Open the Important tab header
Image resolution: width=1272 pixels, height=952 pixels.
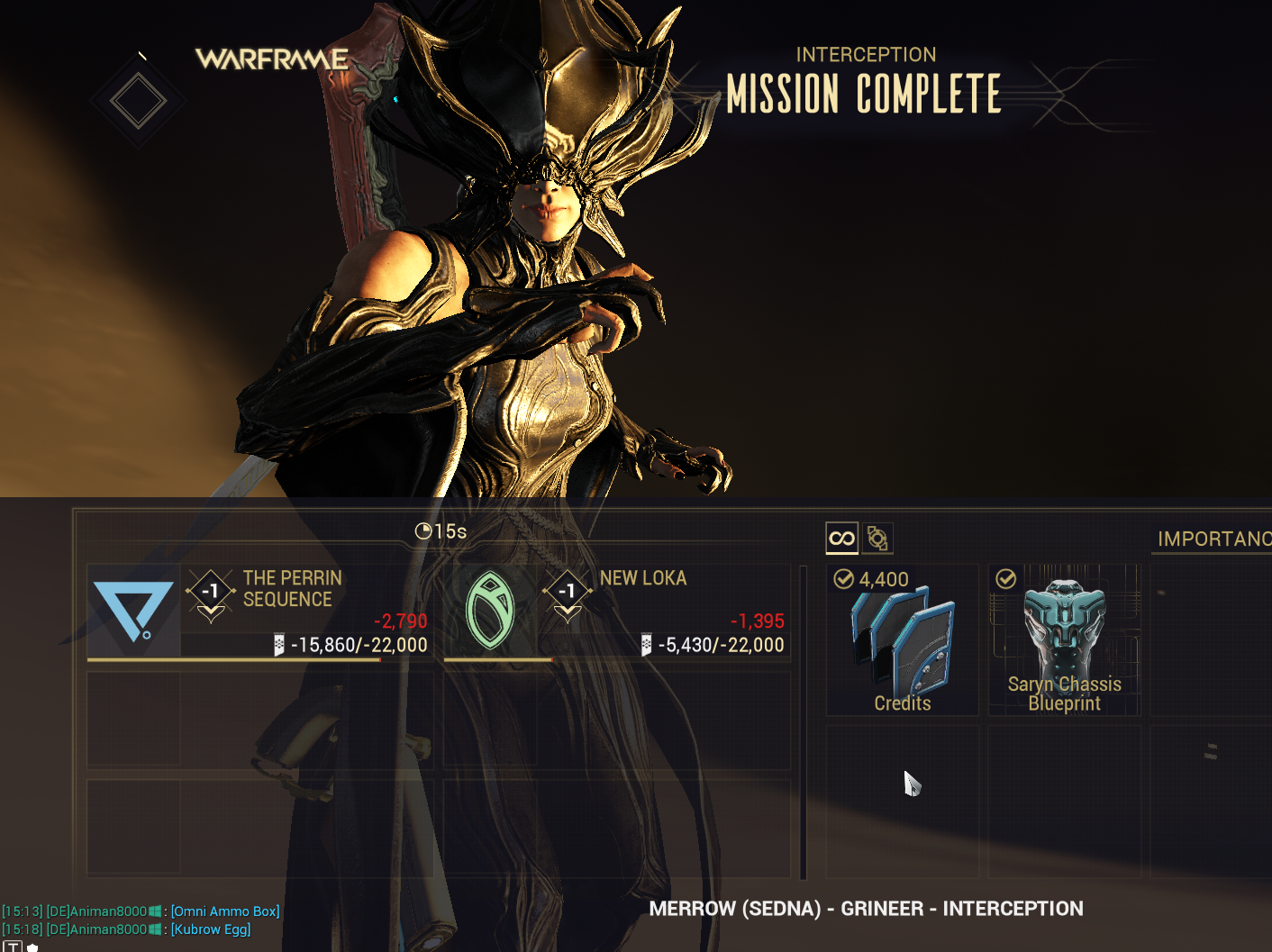[x=1213, y=539]
